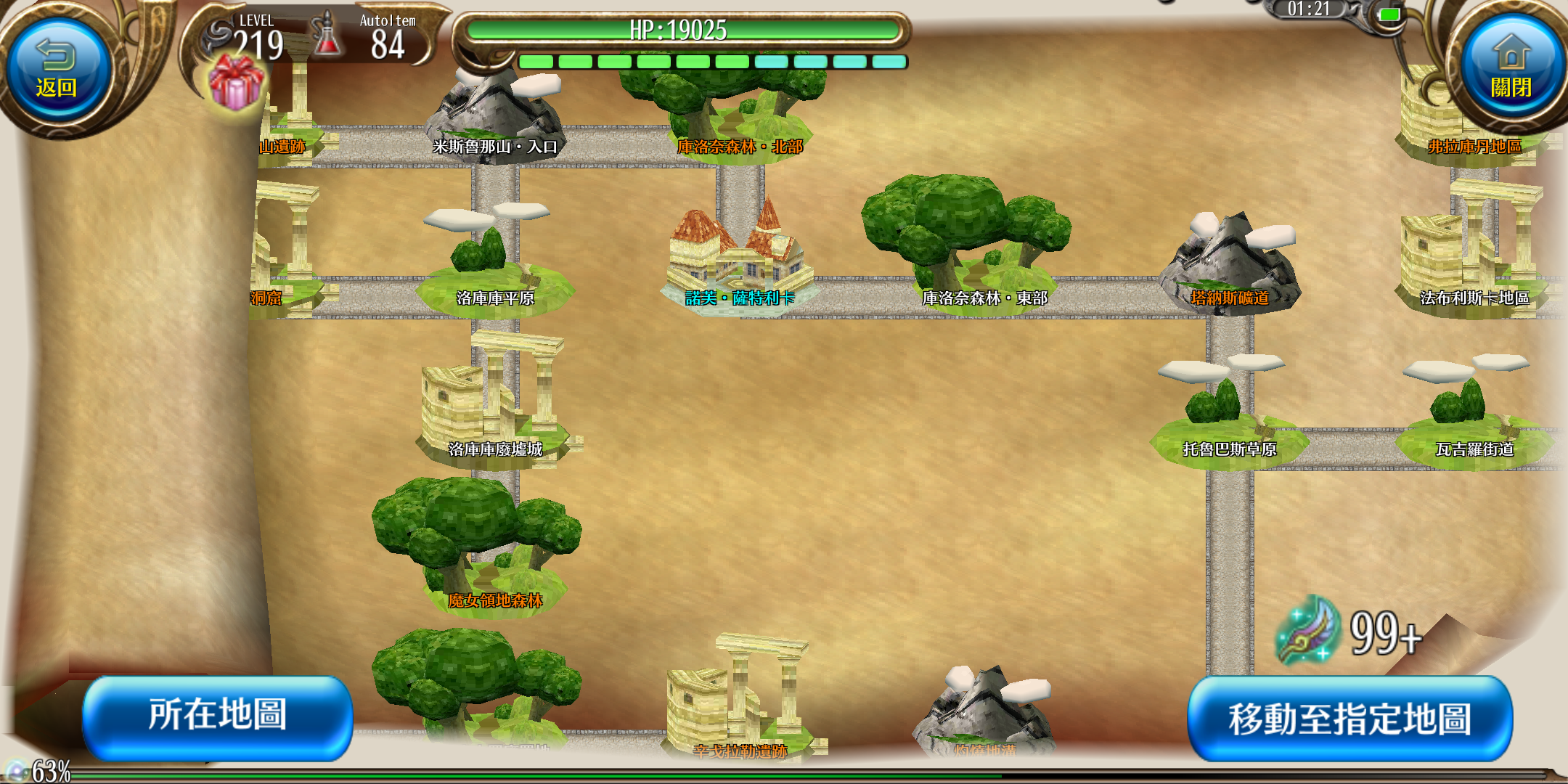
Task: Tap 移動至指定地圖 to travel
Action: tap(1349, 719)
